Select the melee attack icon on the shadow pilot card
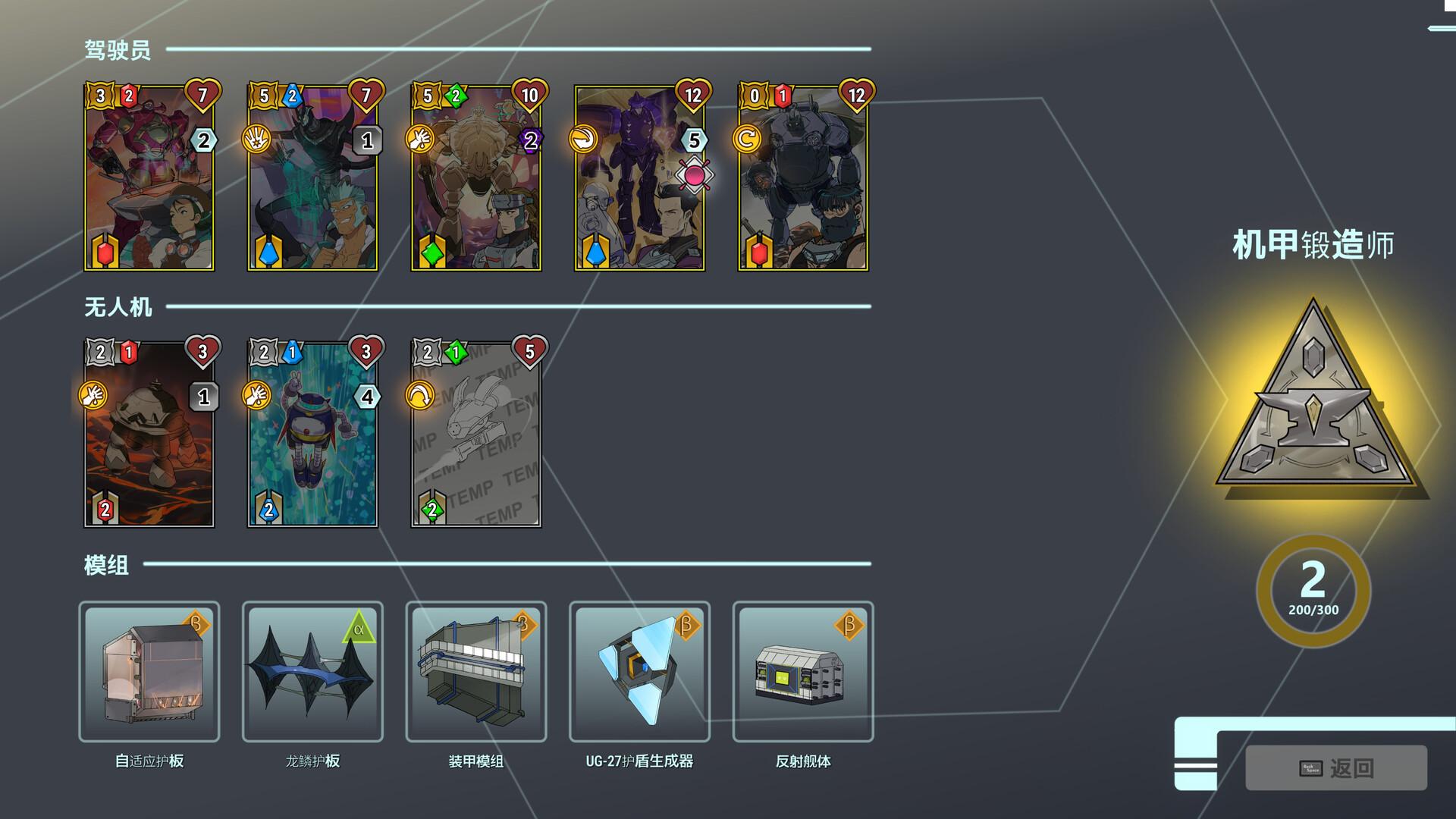 point(257,140)
